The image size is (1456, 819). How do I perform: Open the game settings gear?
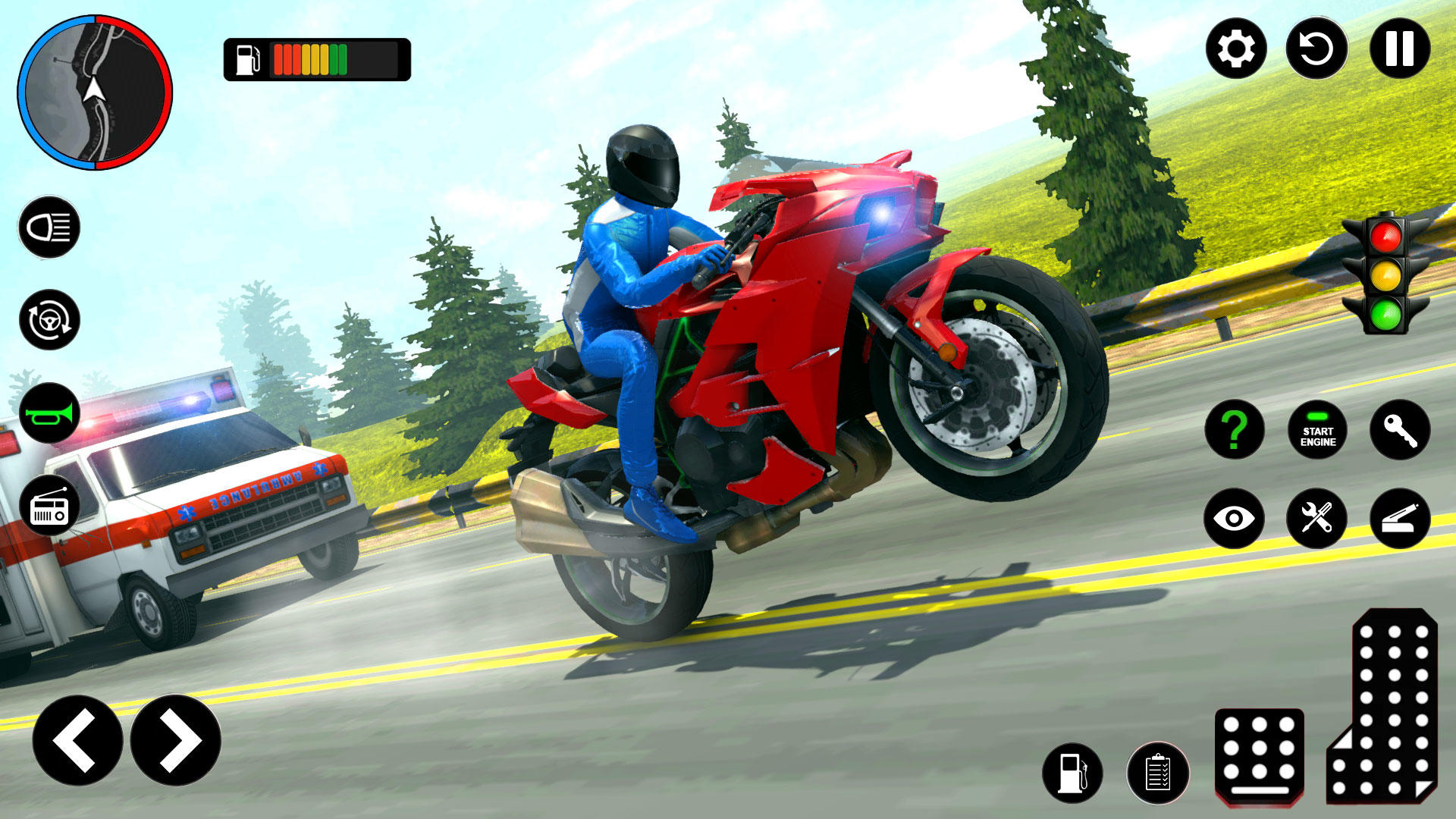[1239, 49]
